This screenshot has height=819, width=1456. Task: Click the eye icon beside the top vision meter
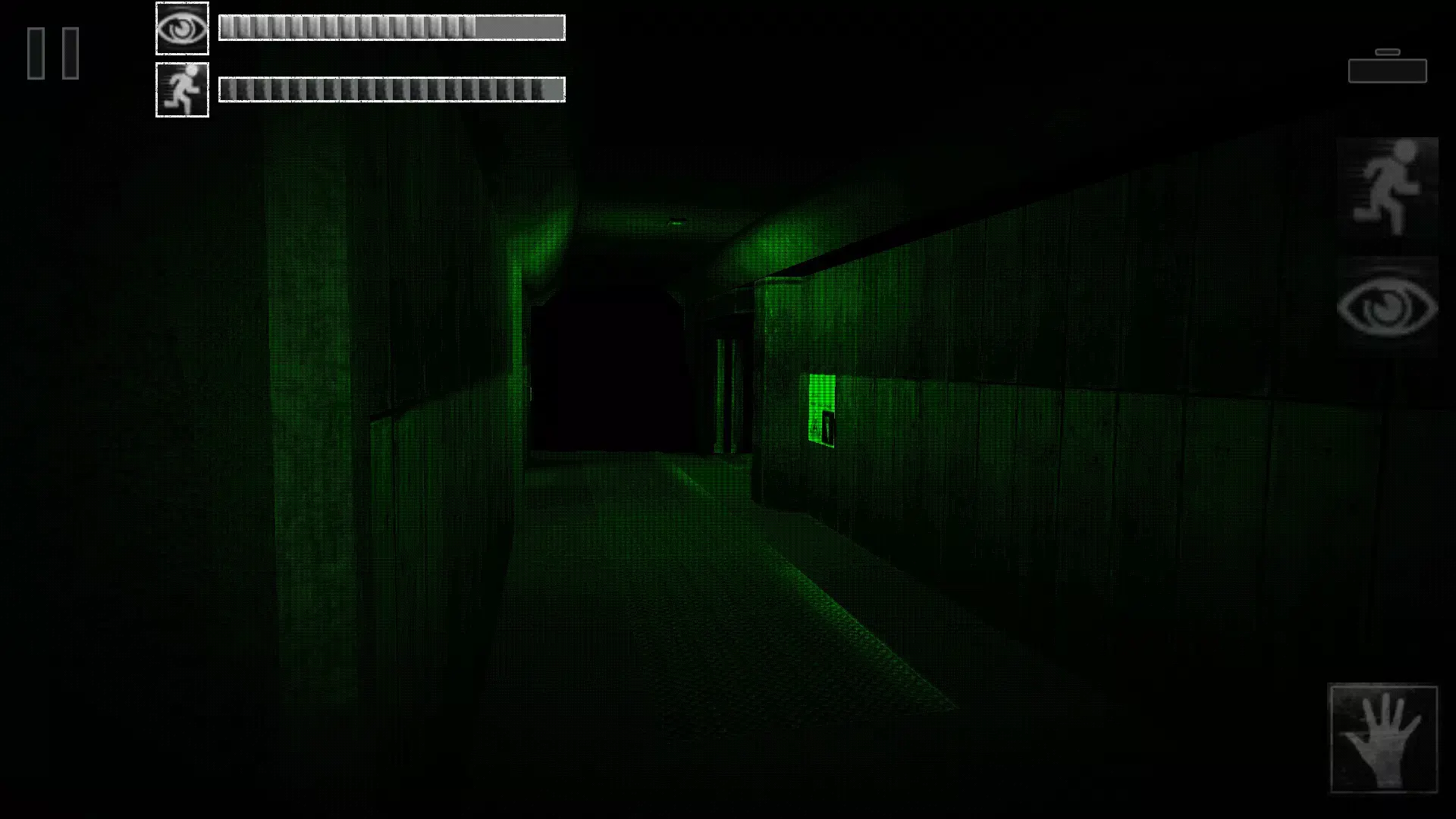181,28
